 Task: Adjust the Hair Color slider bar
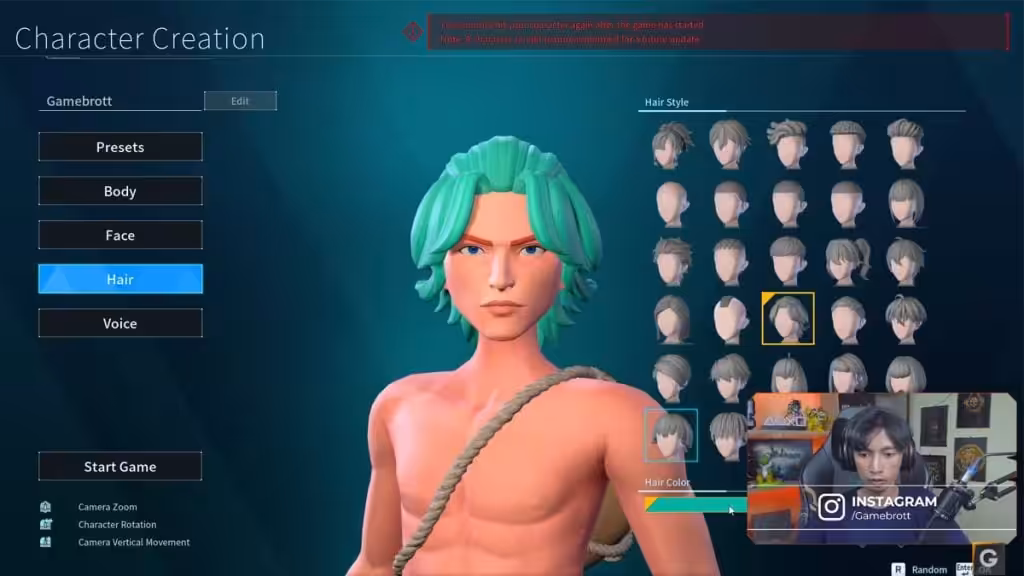(x=695, y=505)
